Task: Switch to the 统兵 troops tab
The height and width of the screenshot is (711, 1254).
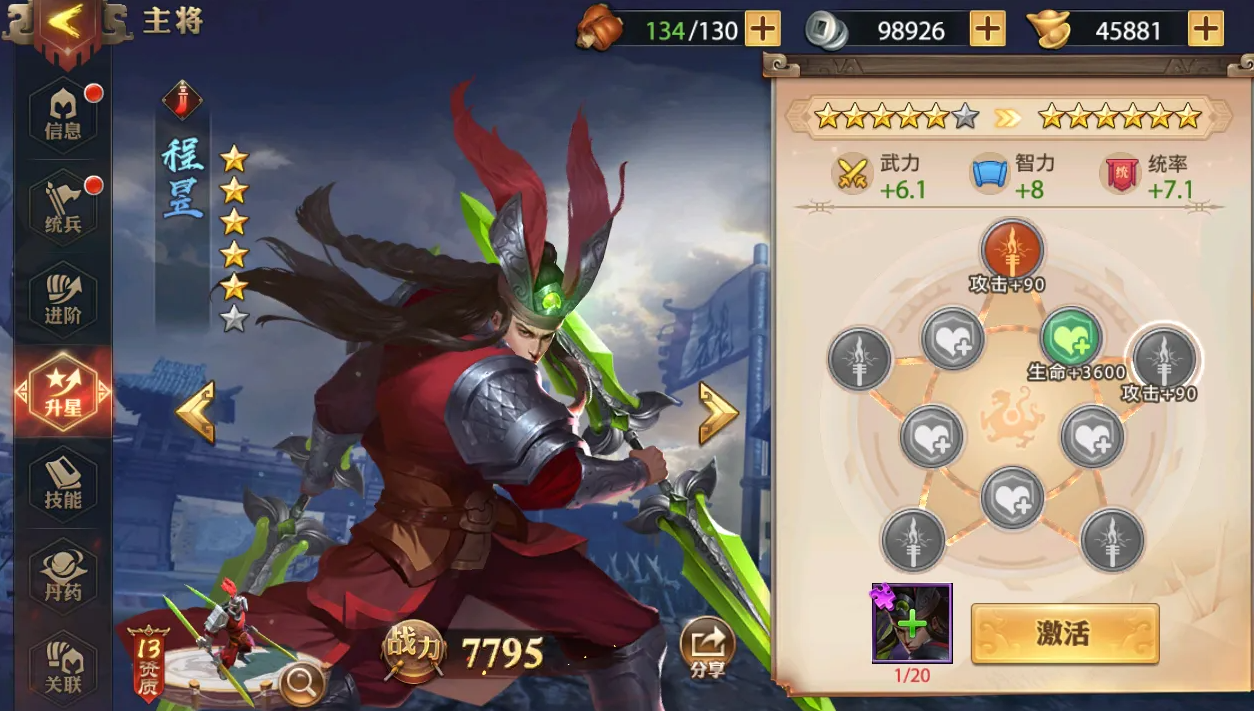Action: click(x=63, y=207)
